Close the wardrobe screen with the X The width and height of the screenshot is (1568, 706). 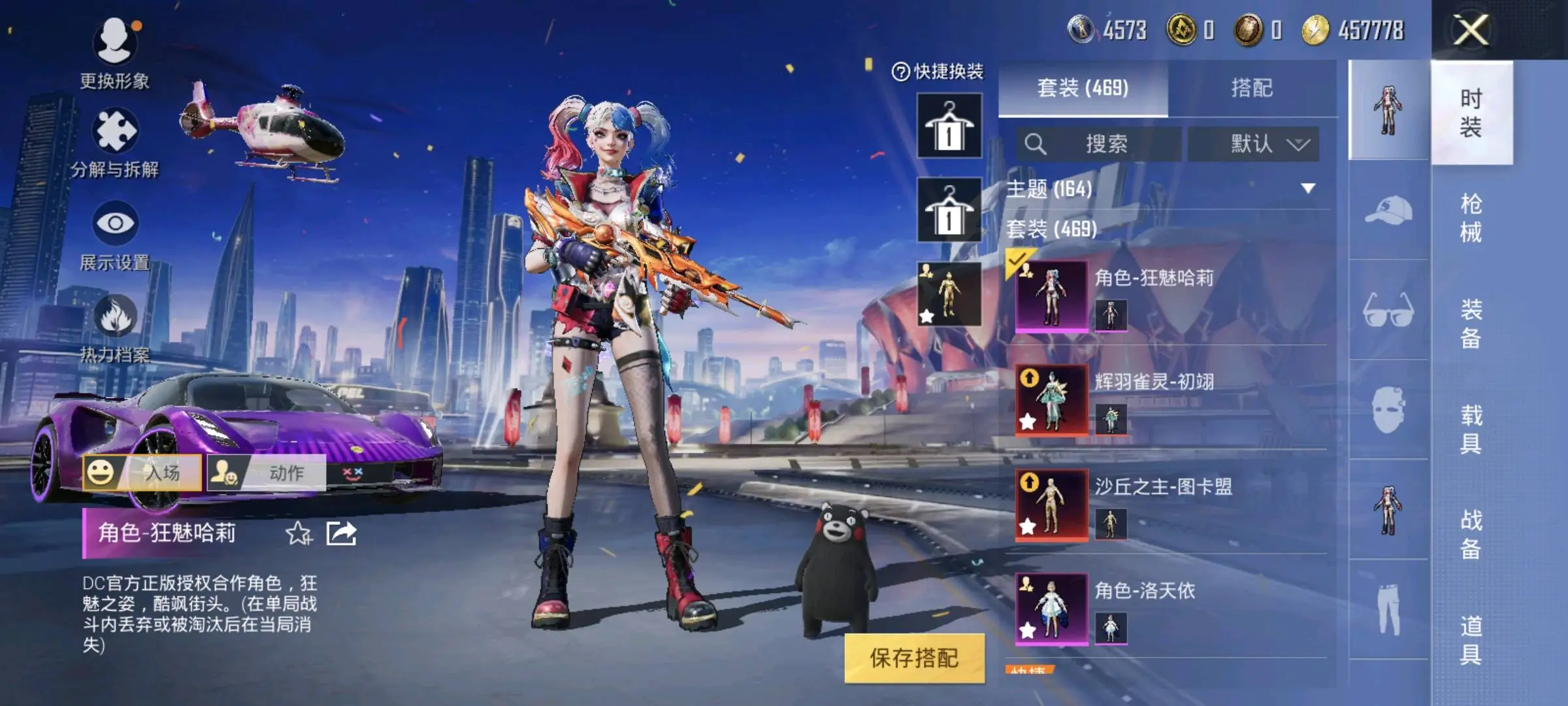(x=1471, y=30)
